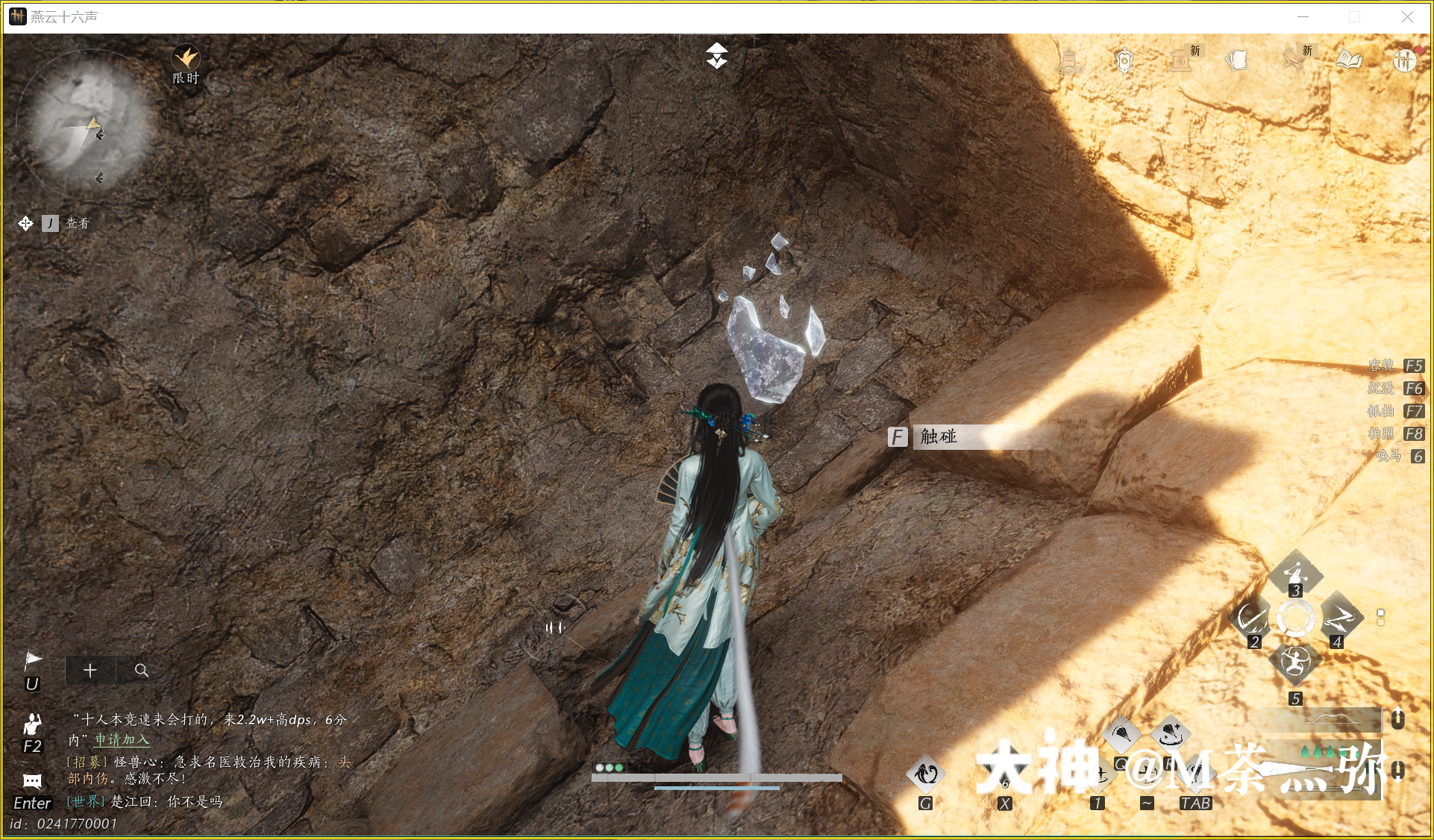Viewport: 1434px width, 840px height.
Task: Open the open-book journal icon
Action: point(1349,60)
